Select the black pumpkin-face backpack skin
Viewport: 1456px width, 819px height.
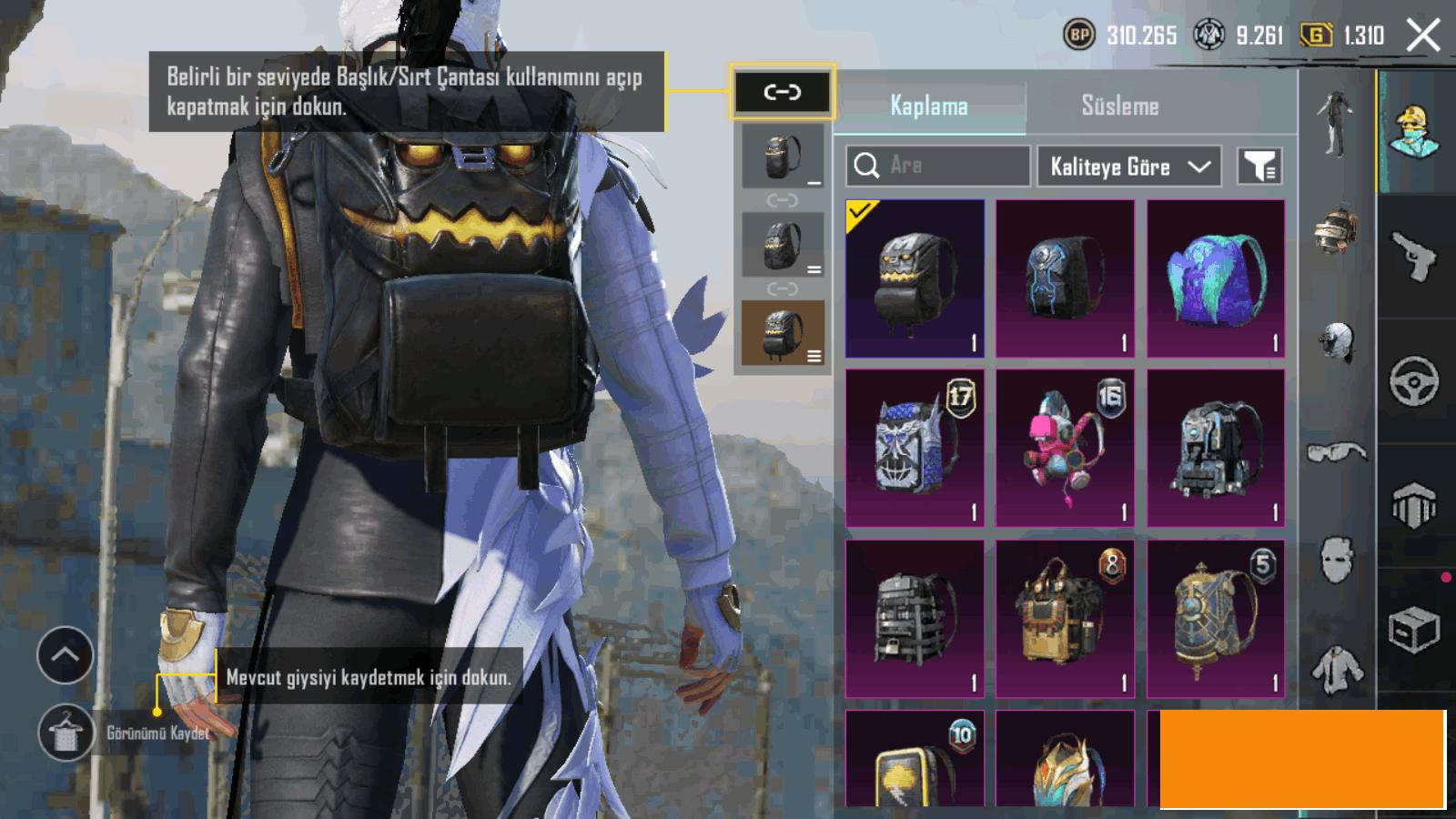915,278
